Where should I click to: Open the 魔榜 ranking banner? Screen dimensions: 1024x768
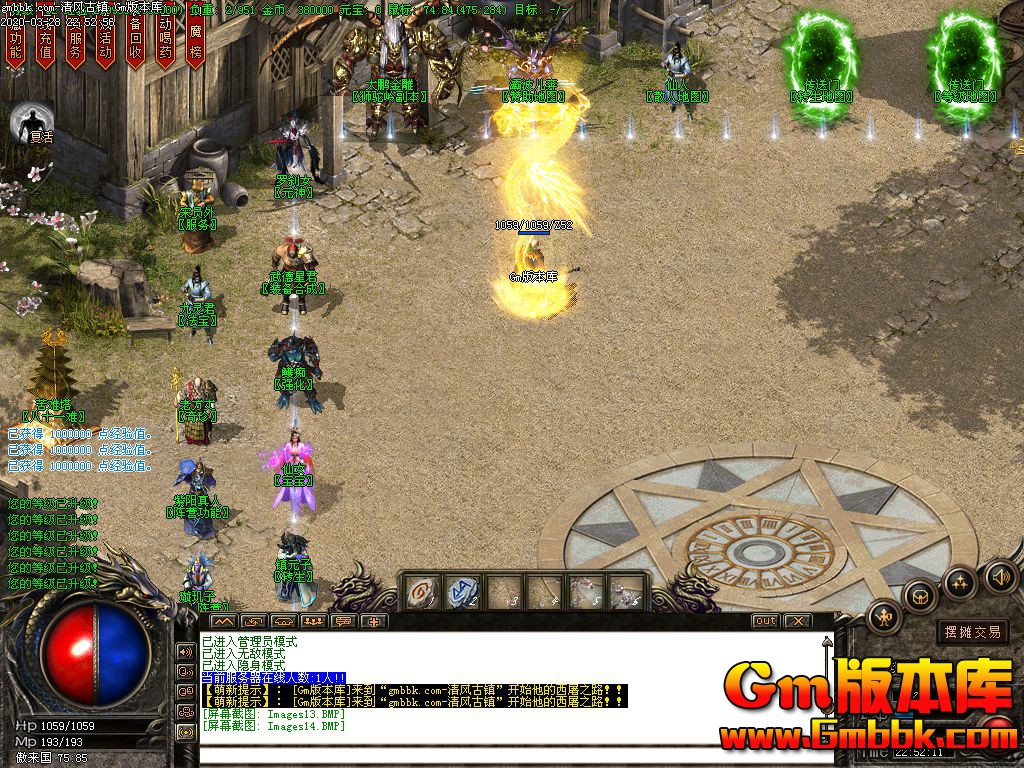pyautogui.click(x=196, y=40)
